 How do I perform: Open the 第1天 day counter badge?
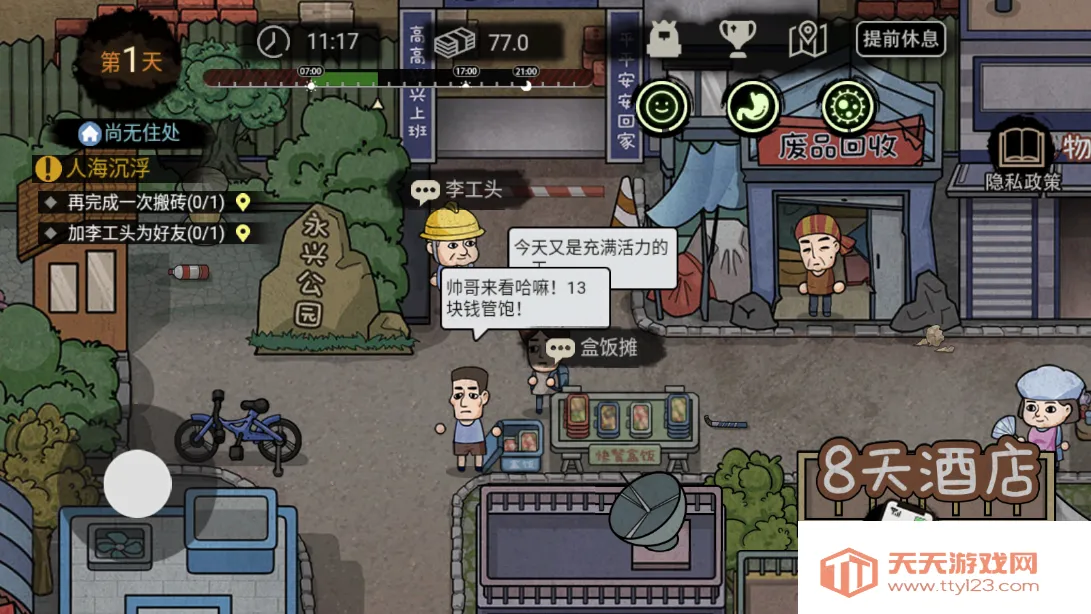click(130, 61)
